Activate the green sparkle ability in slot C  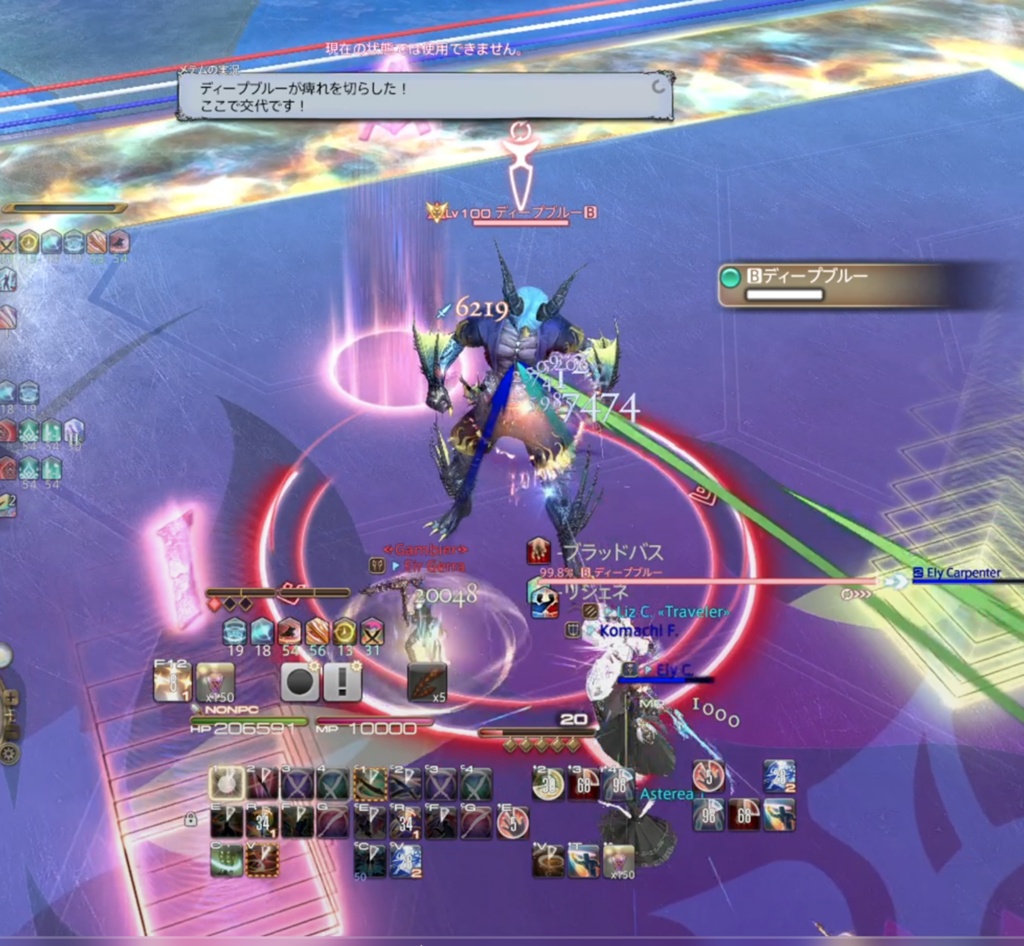click(x=227, y=859)
